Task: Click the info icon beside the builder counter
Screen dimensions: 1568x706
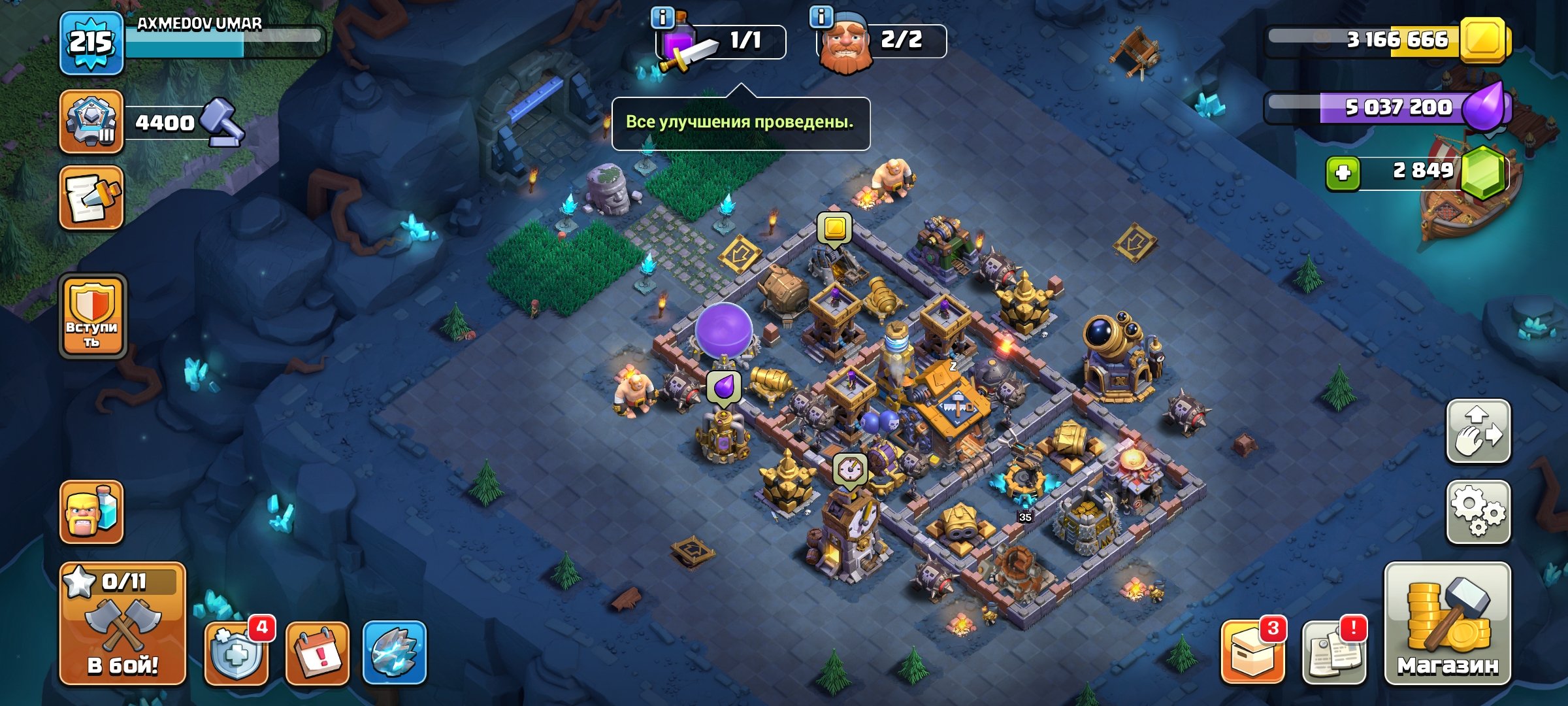Action: [x=821, y=18]
